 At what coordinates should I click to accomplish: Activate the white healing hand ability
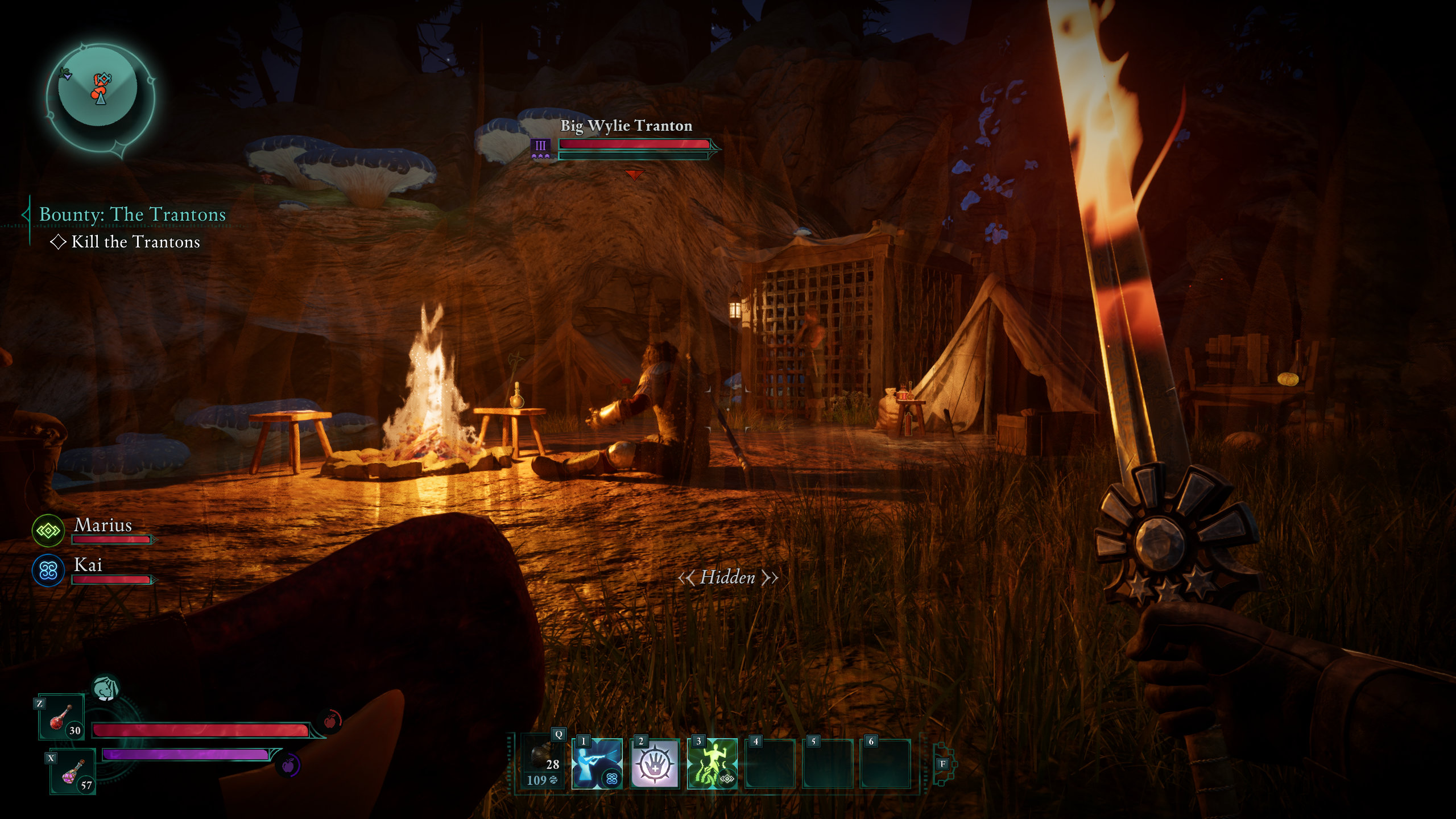(655, 764)
